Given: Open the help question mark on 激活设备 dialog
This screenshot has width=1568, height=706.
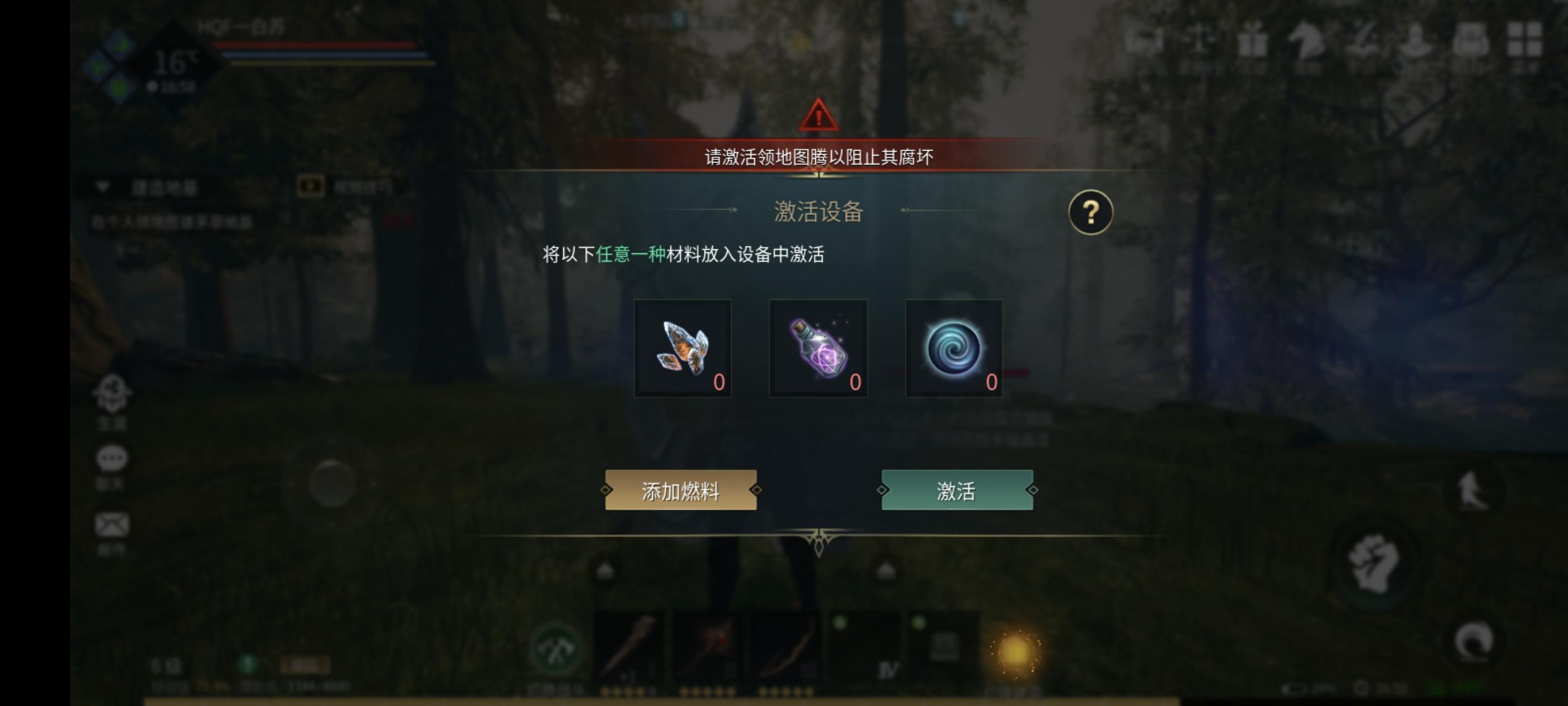Looking at the screenshot, I should pos(1092,212).
